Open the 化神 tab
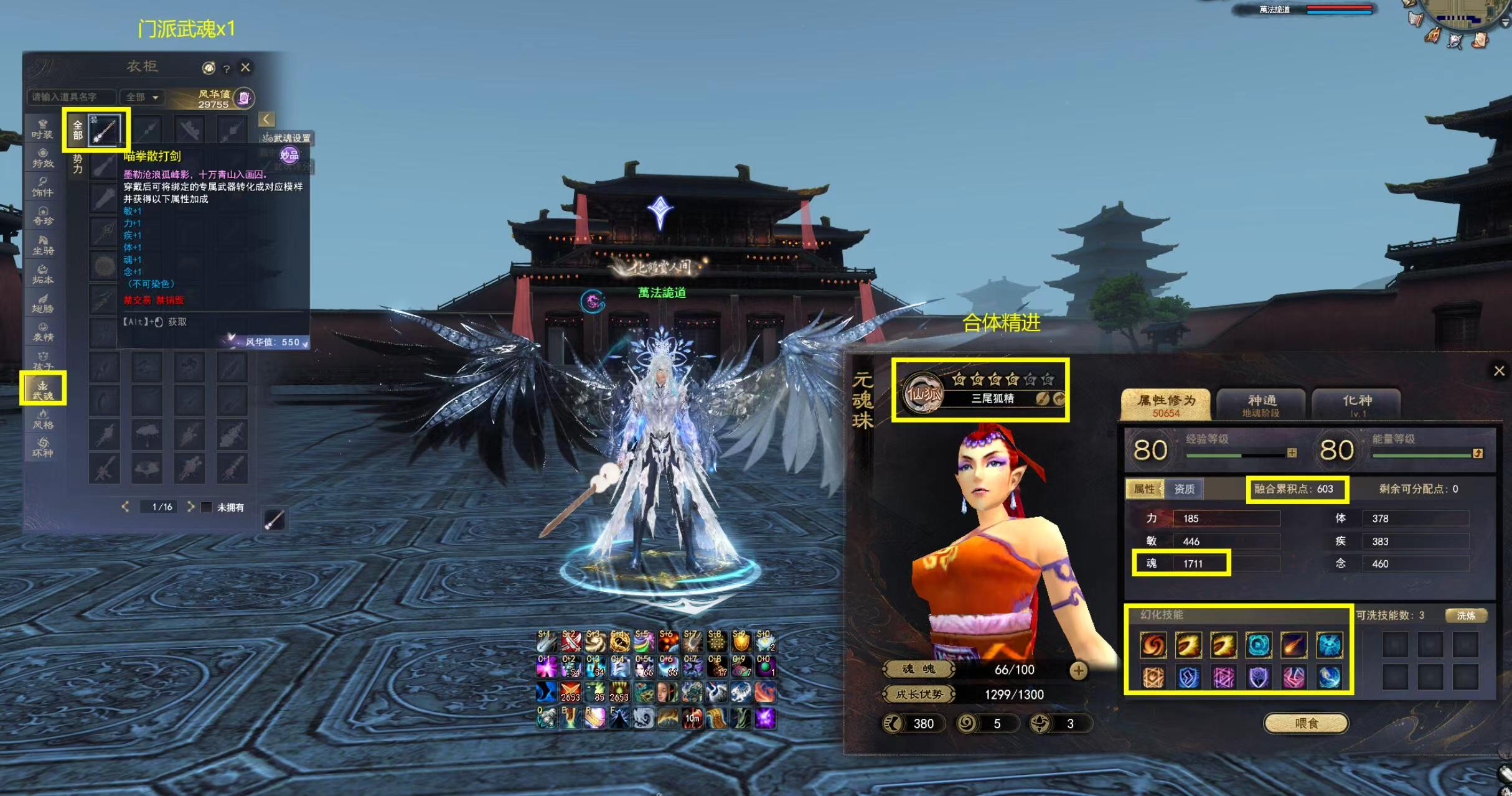Viewport: 1512px width, 796px height. (x=1357, y=405)
